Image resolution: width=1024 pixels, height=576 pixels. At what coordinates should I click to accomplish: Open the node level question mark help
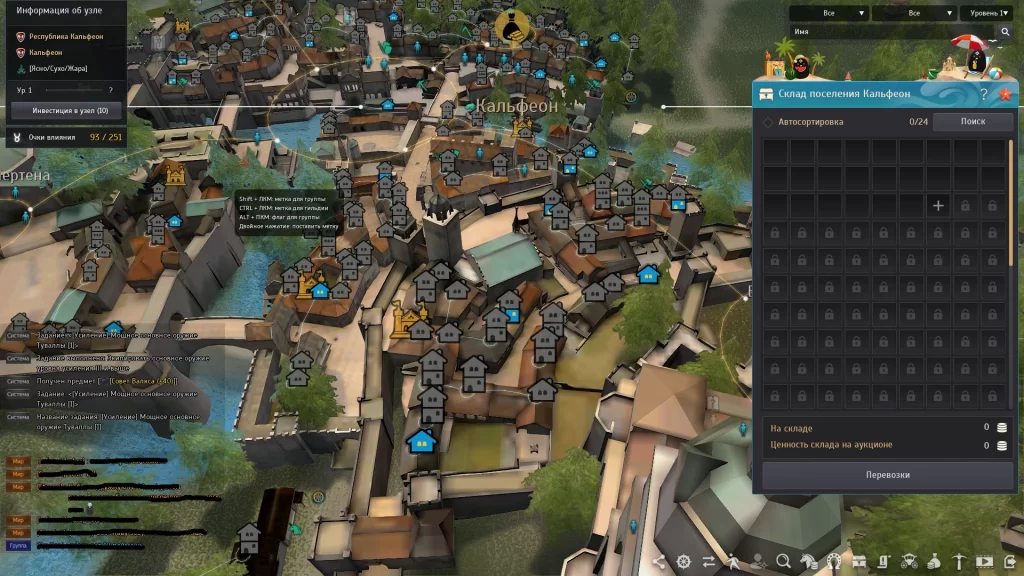pos(110,90)
